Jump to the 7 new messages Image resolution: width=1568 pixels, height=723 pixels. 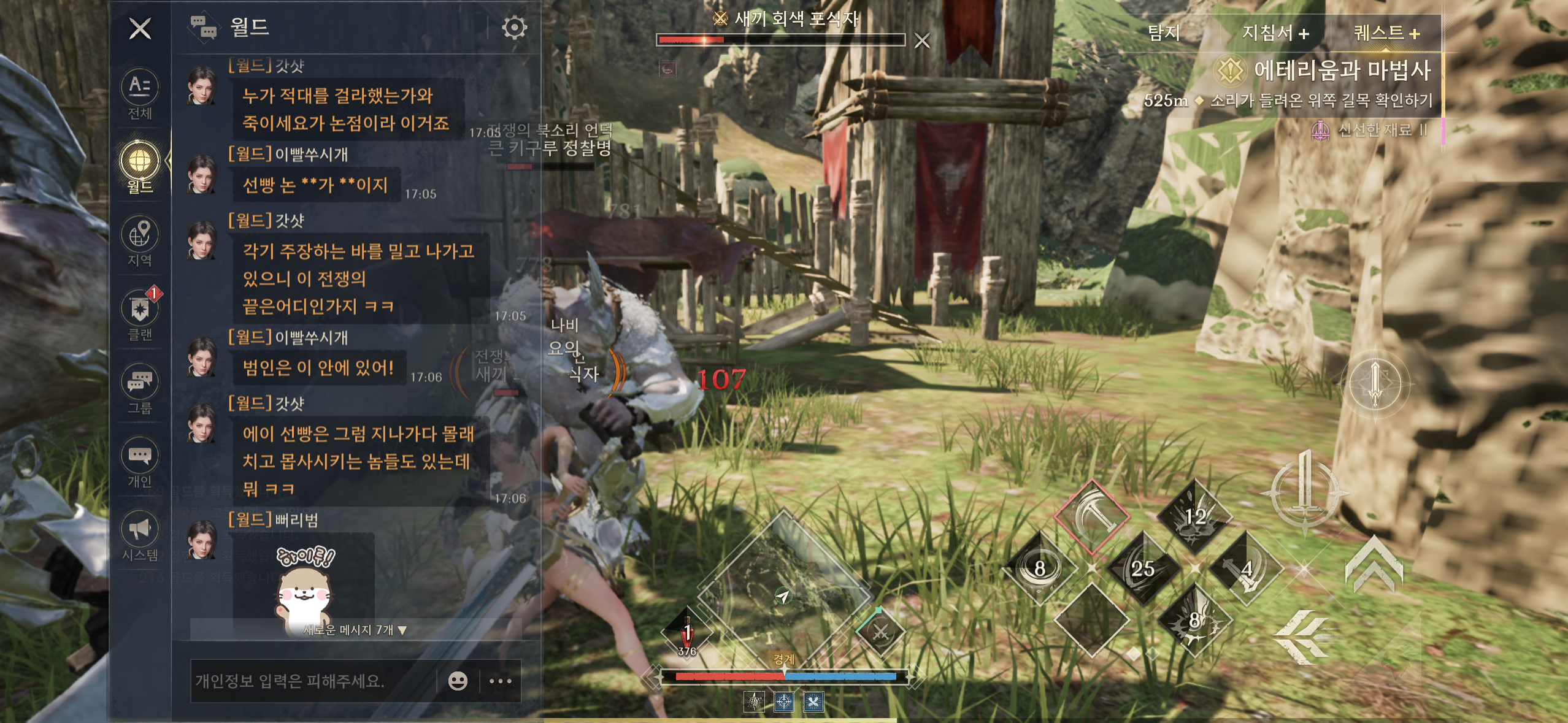pos(355,630)
